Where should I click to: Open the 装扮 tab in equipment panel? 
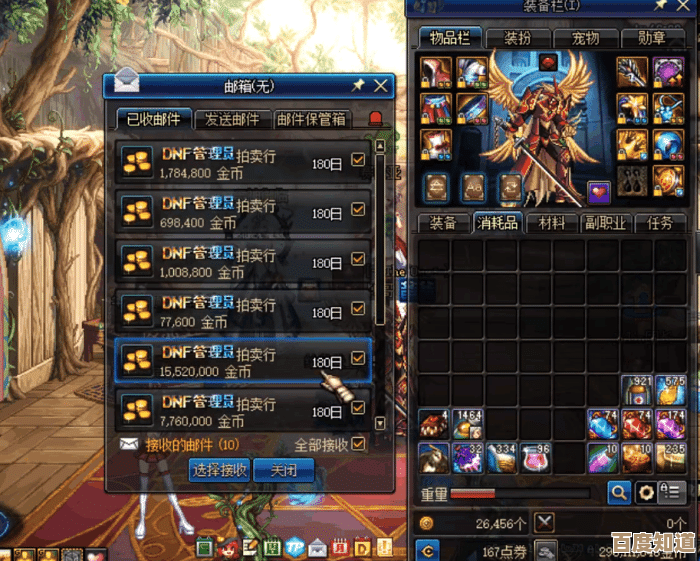[x=517, y=38]
